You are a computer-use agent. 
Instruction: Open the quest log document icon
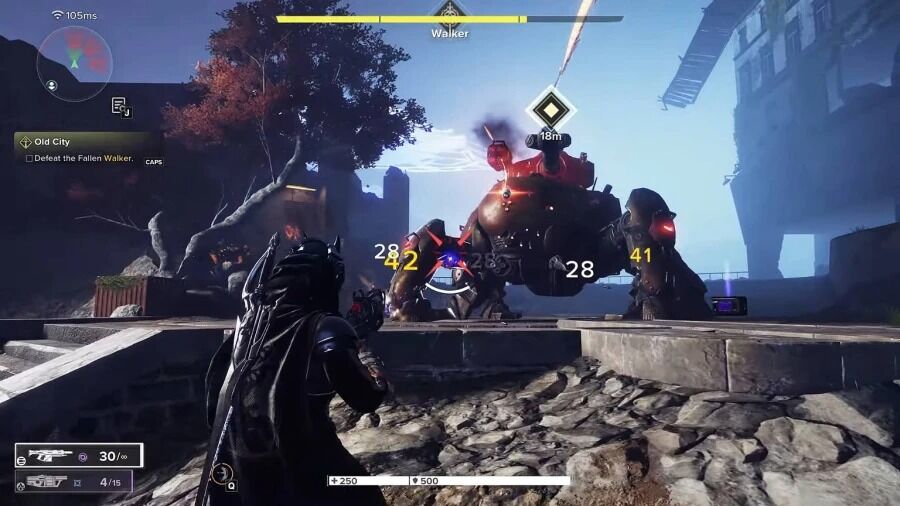[x=119, y=105]
